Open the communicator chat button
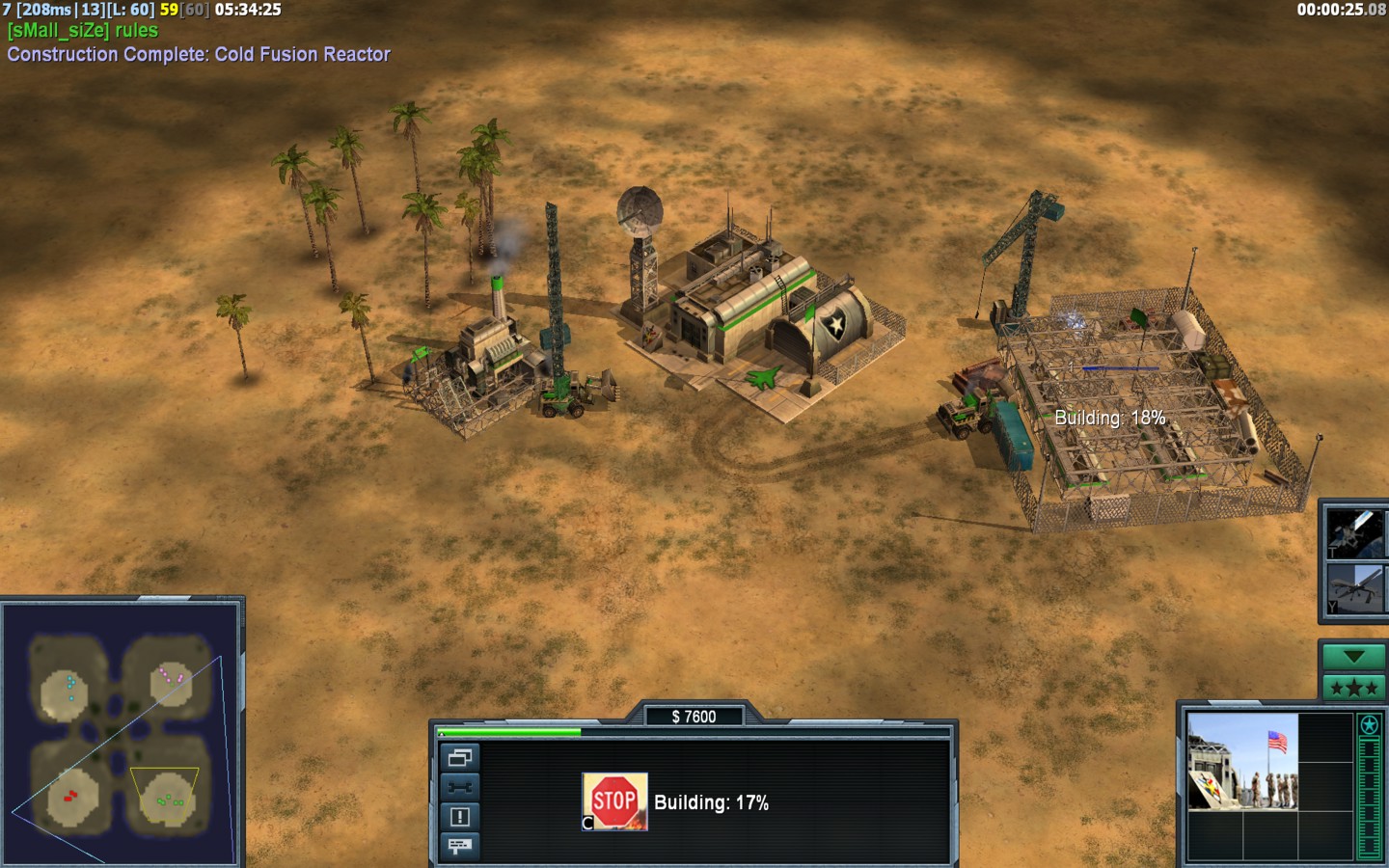This screenshot has height=868, width=1389. (460, 846)
